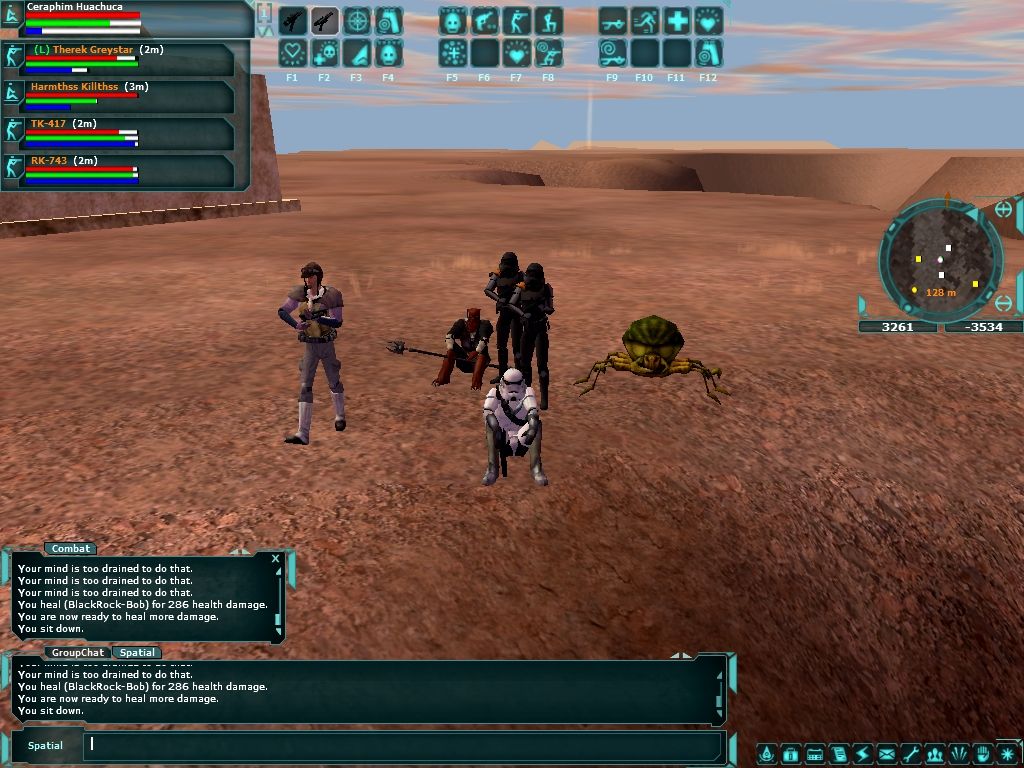Activate the medical cross heal icon
The width and height of the screenshot is (1024, 768).
pos(676,21)
